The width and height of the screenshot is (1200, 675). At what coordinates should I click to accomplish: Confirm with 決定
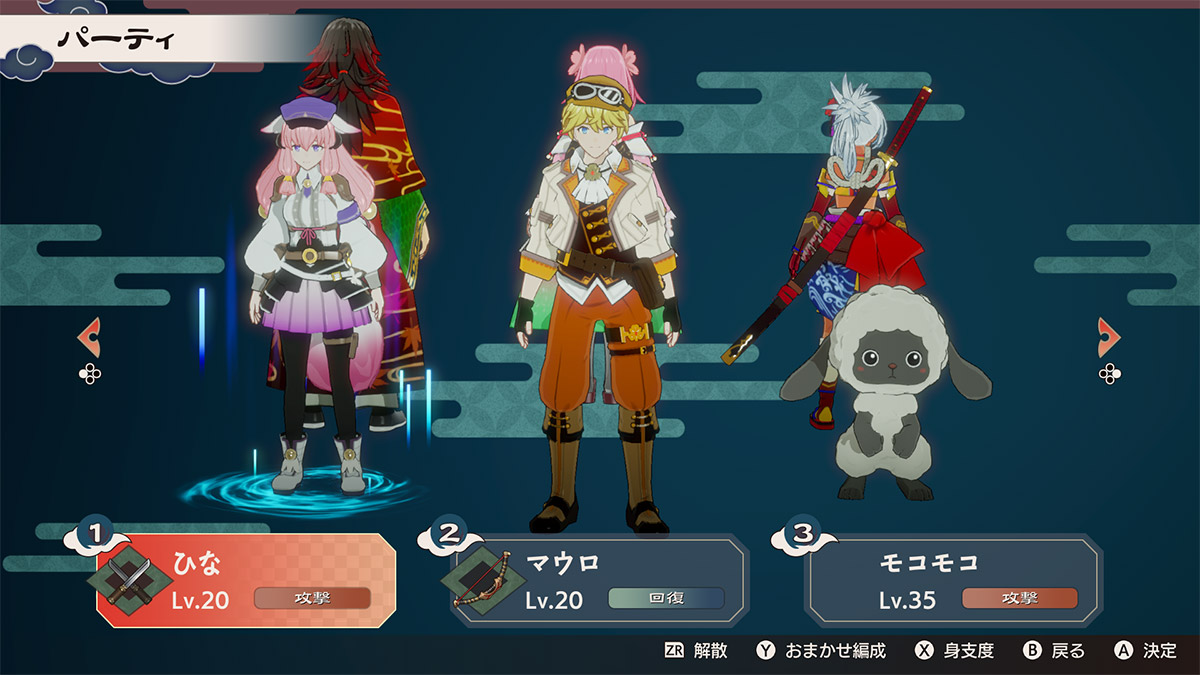pyautogui.click(x=1146, y=651)
